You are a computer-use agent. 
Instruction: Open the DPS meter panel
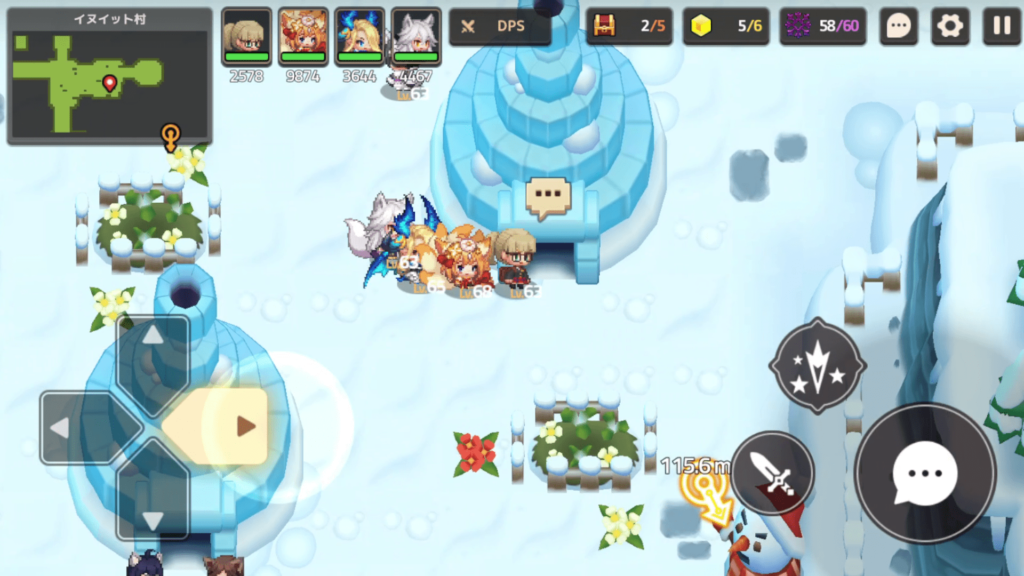[500, 27]
